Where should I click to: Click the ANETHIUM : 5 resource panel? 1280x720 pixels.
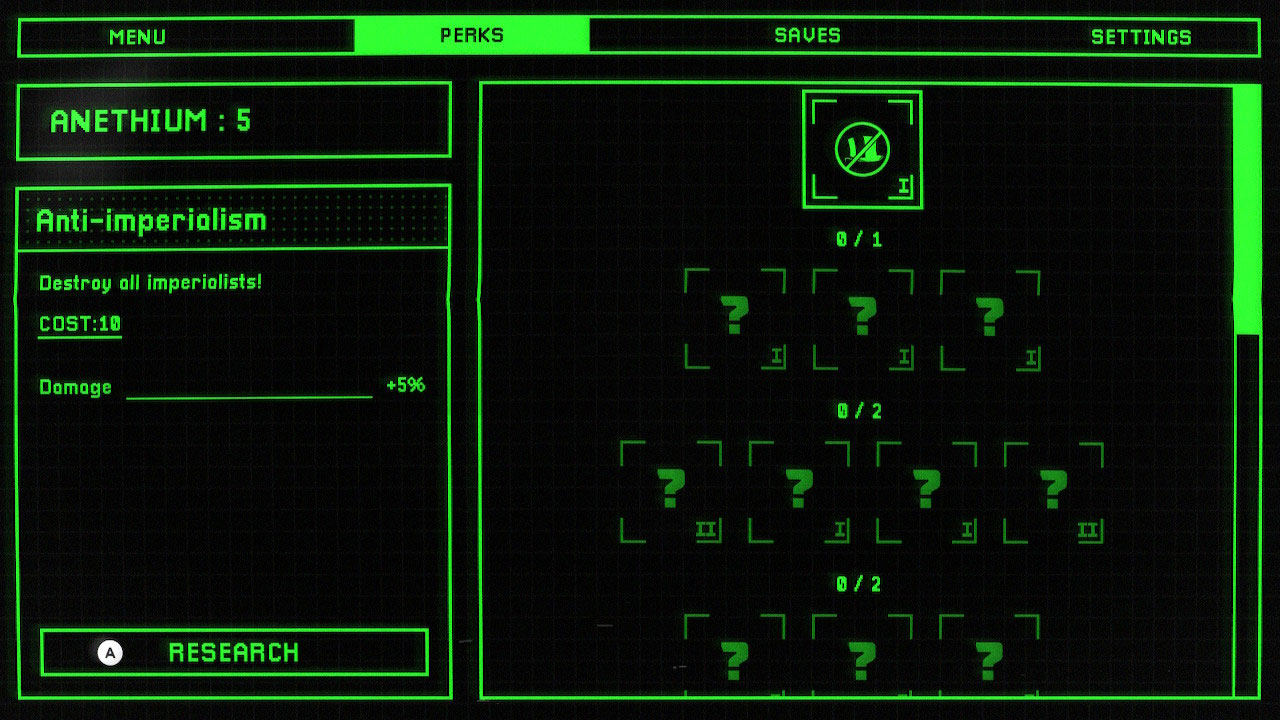point(232,120)
